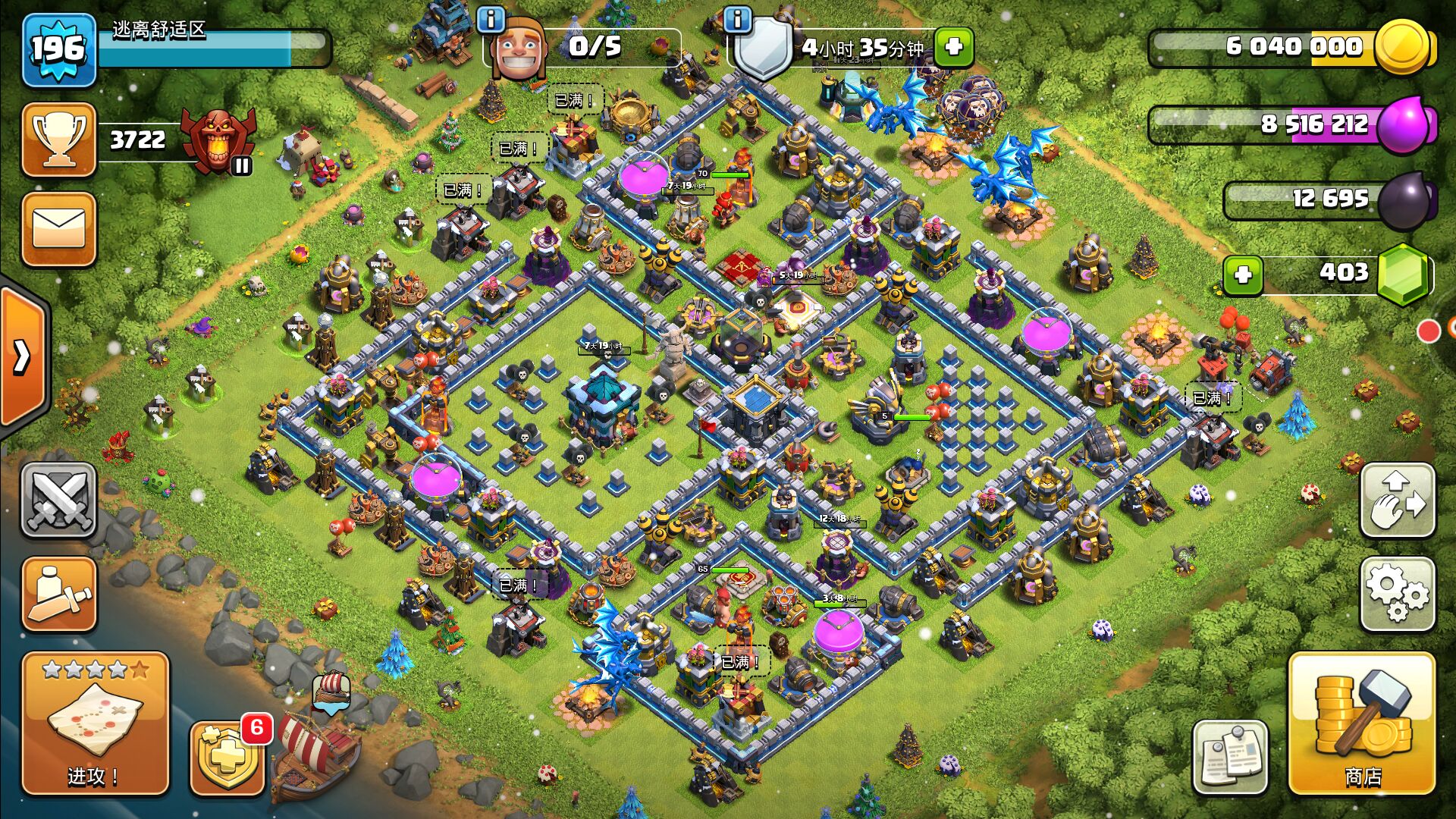Viewport: 1456px width, 819px height.
Task: Tap the gold coin resource icon
Action: [1403, 47]
